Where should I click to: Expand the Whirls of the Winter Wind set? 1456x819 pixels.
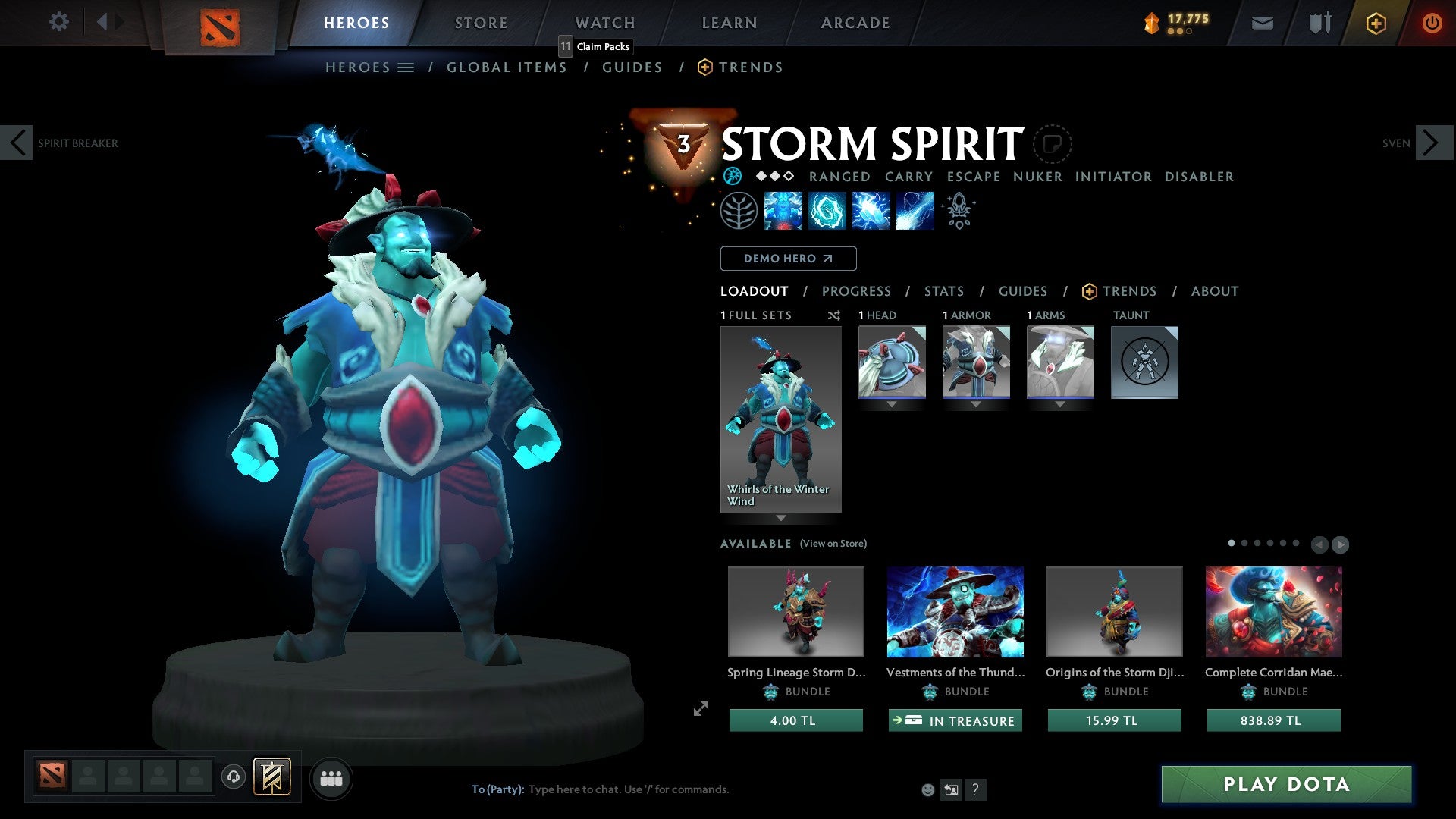click(x=781, y=518)
